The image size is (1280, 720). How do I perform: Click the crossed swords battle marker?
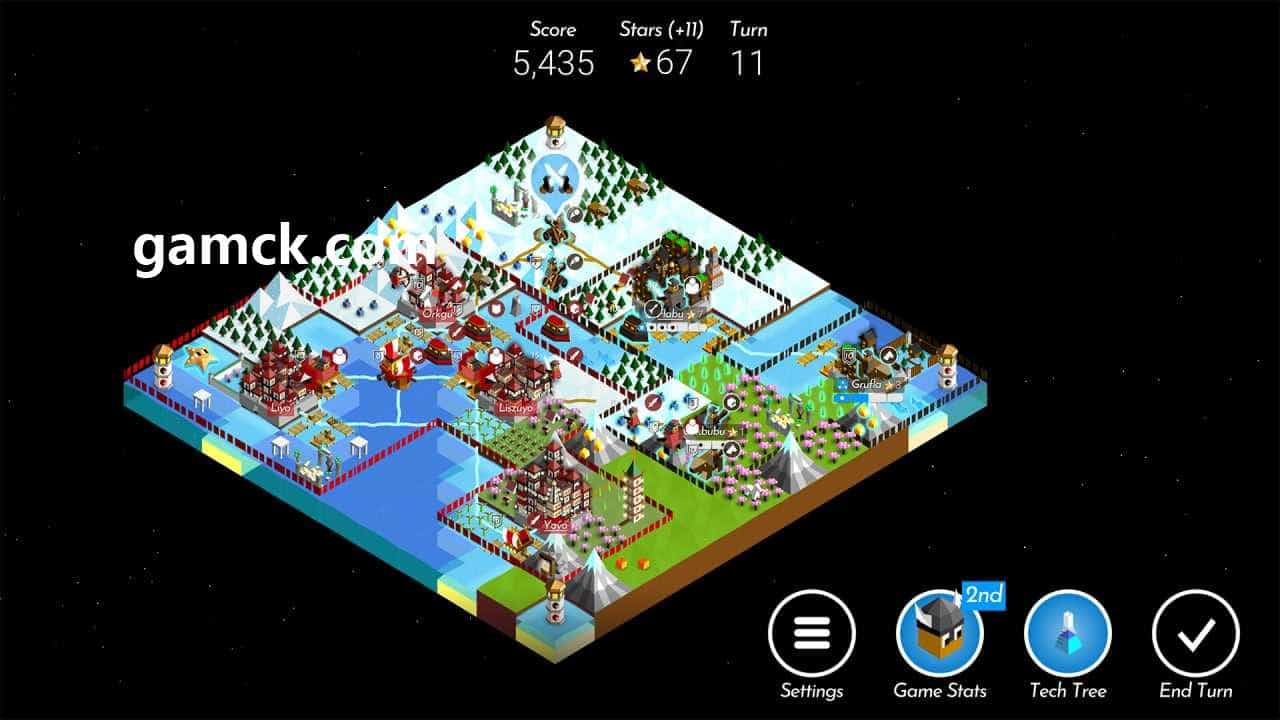(553, 179)
